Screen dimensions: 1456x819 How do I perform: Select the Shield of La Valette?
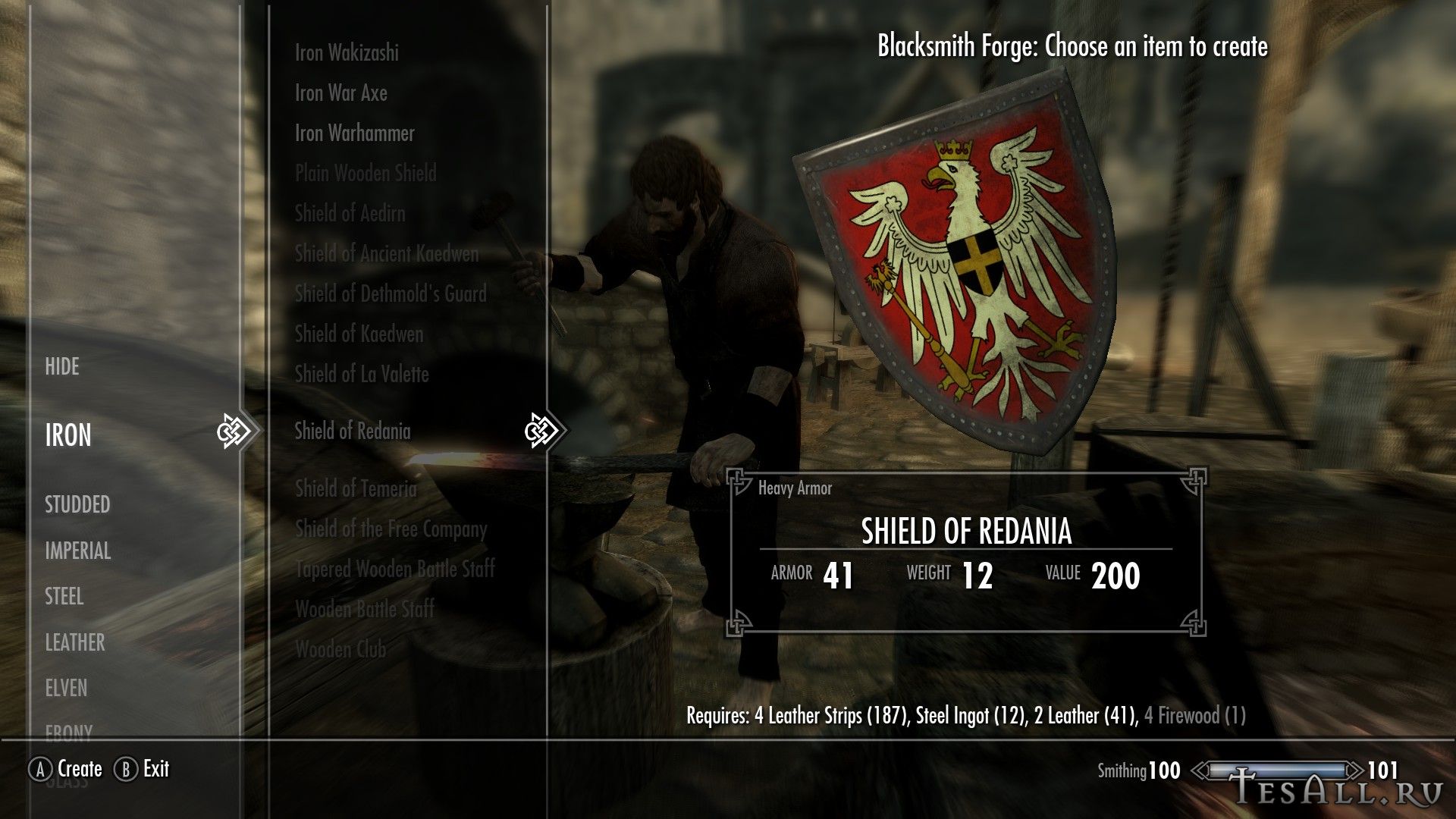click(x=362, y=375)
